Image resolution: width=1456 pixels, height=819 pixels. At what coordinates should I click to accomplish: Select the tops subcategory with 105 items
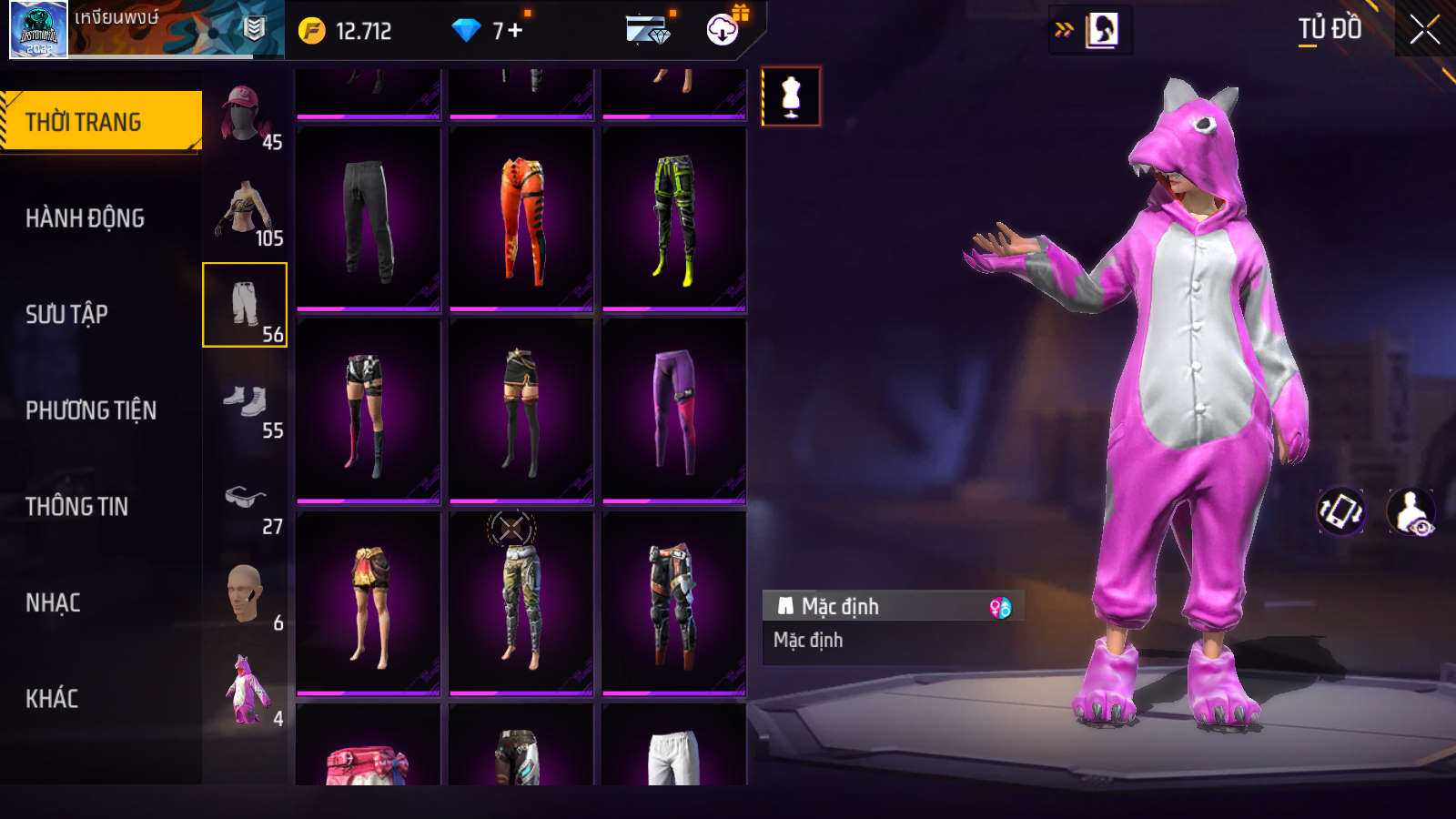coord(244,211)
